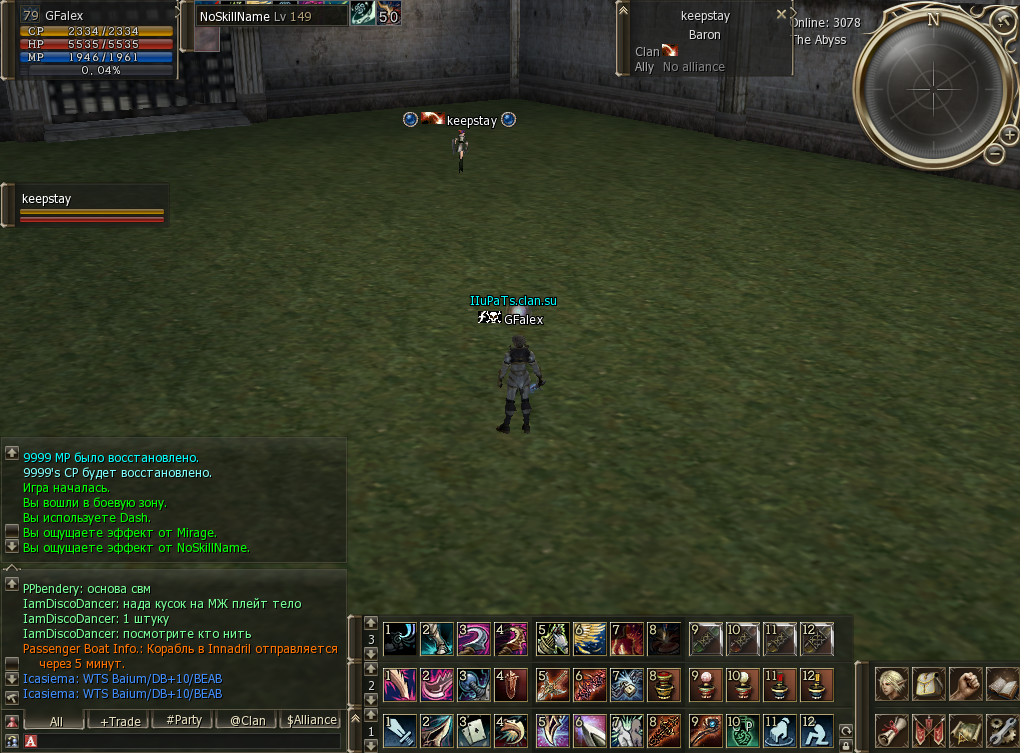1024x753 pixels.
Task: Show the All chat tab
Action: [56, 720]
